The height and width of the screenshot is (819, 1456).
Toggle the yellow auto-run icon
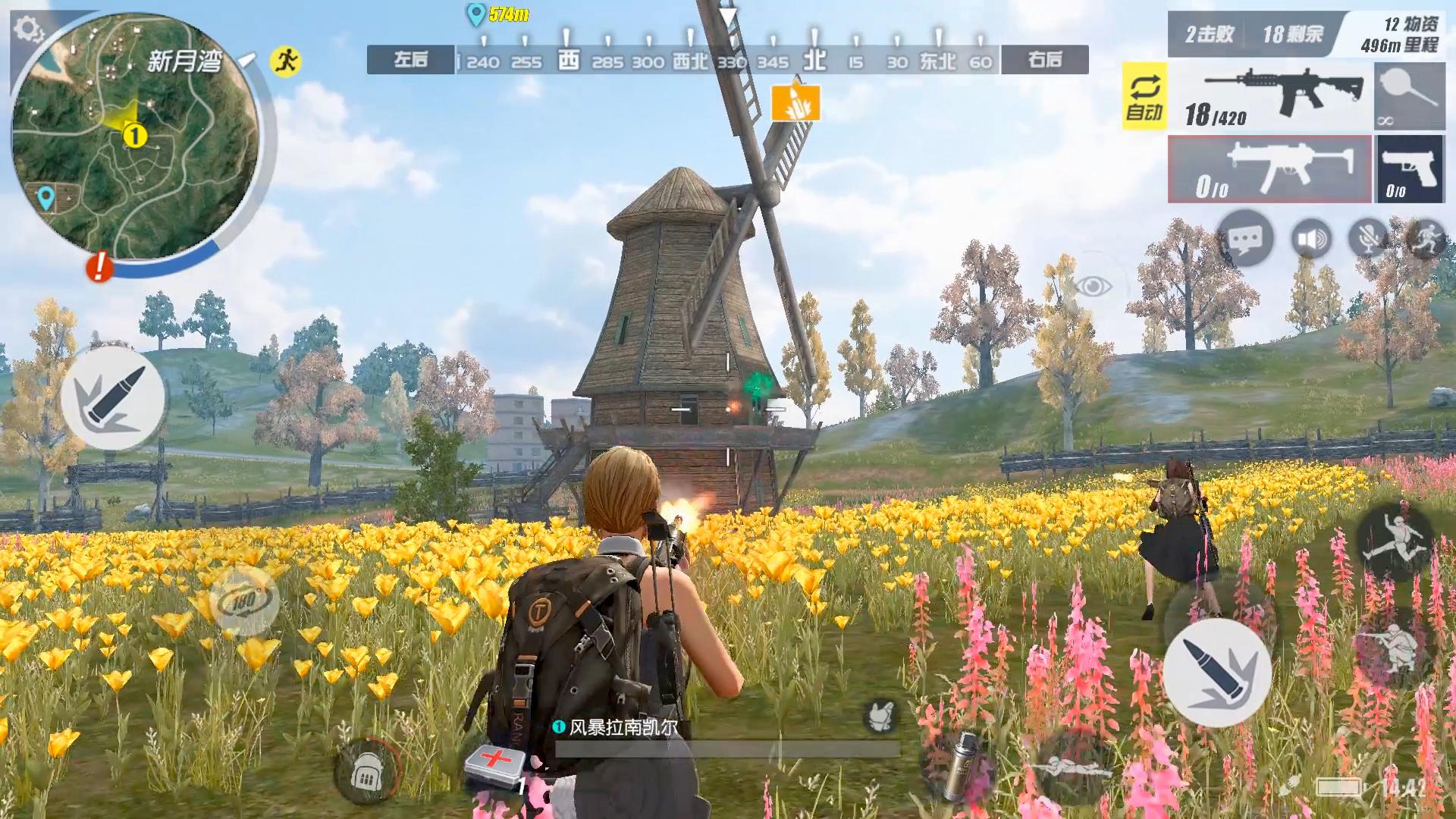click(285, 60)
